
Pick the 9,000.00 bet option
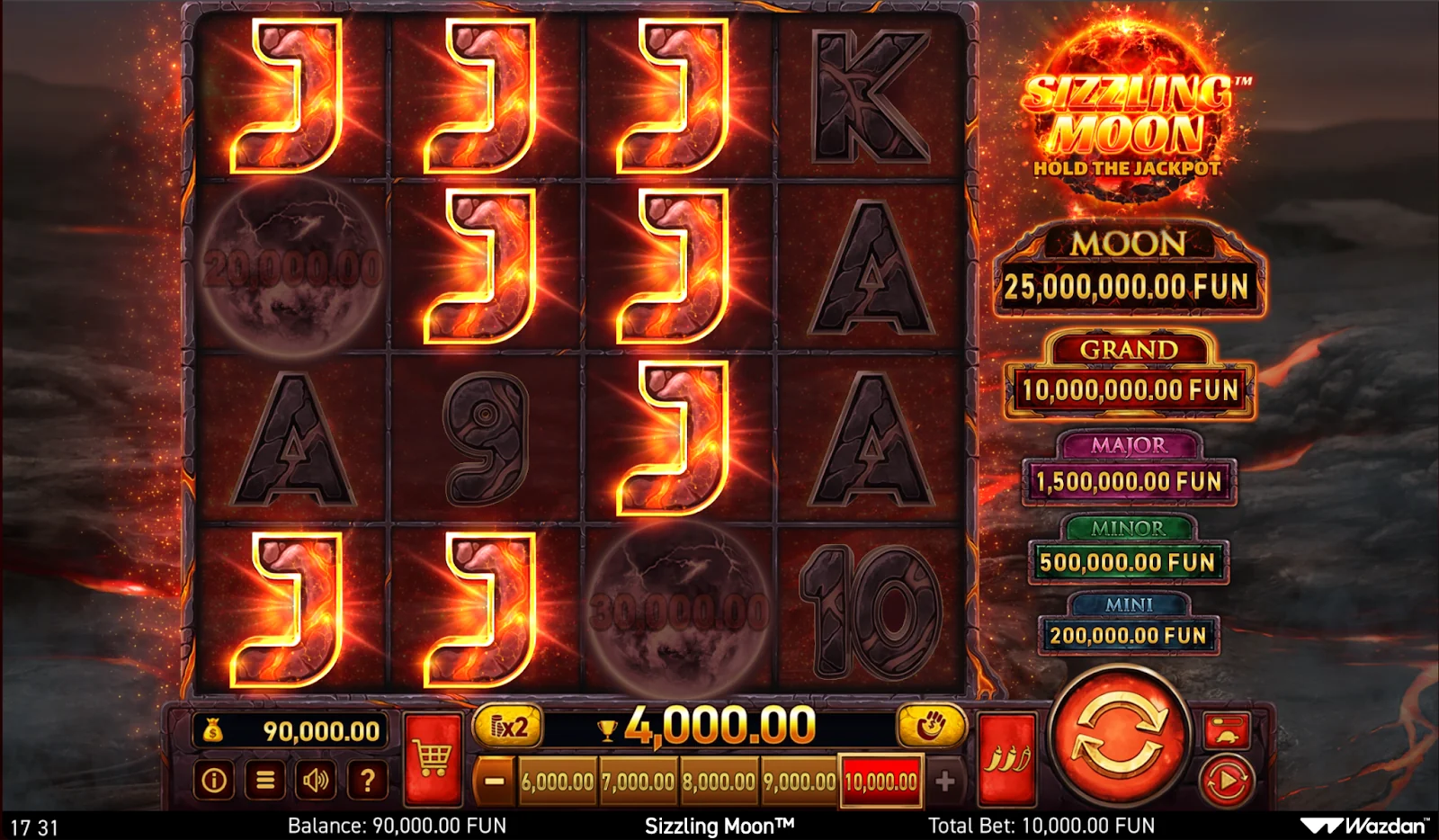tap(800, 782)
